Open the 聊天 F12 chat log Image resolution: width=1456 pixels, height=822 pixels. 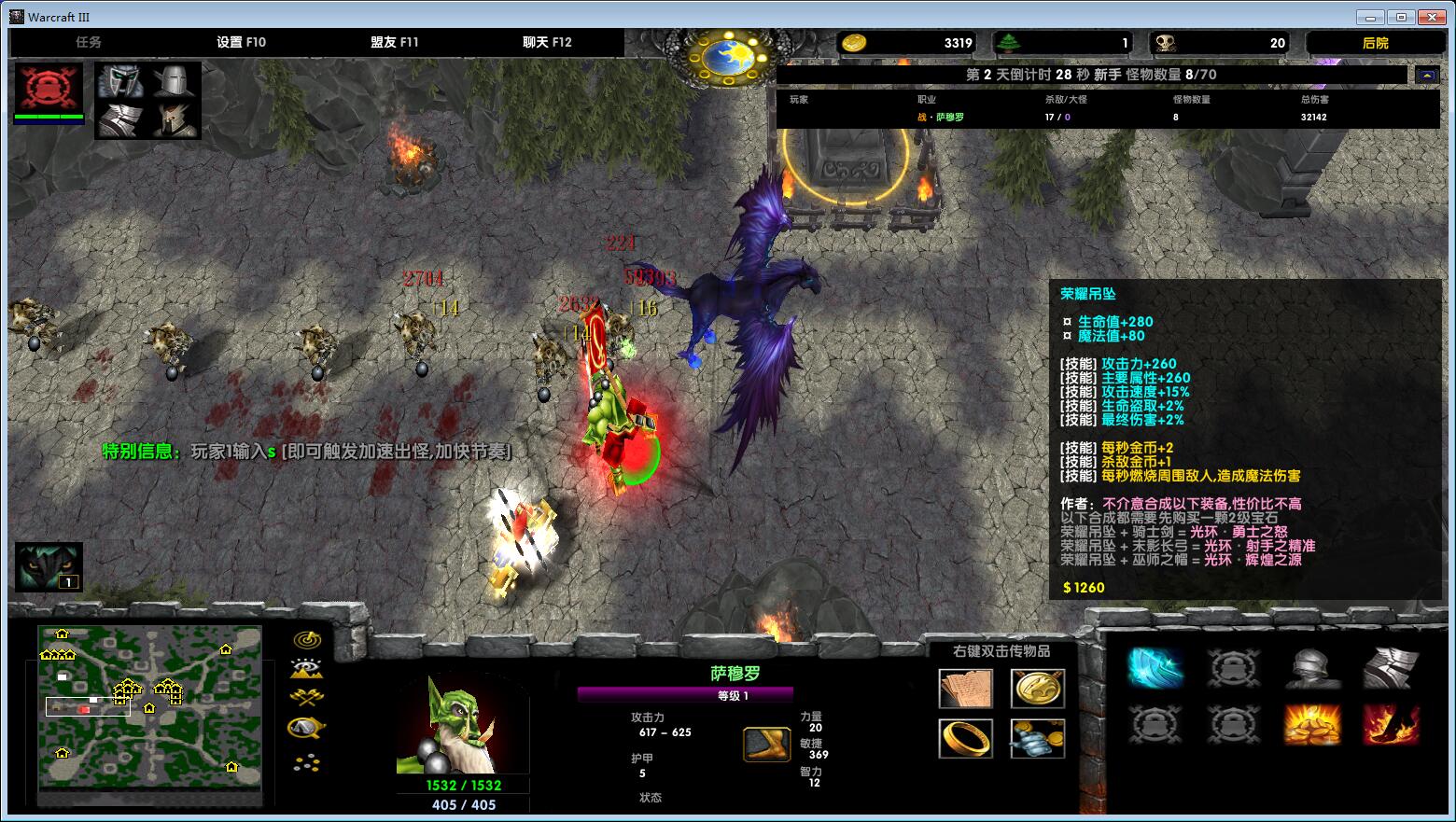(x=547, y=42)
